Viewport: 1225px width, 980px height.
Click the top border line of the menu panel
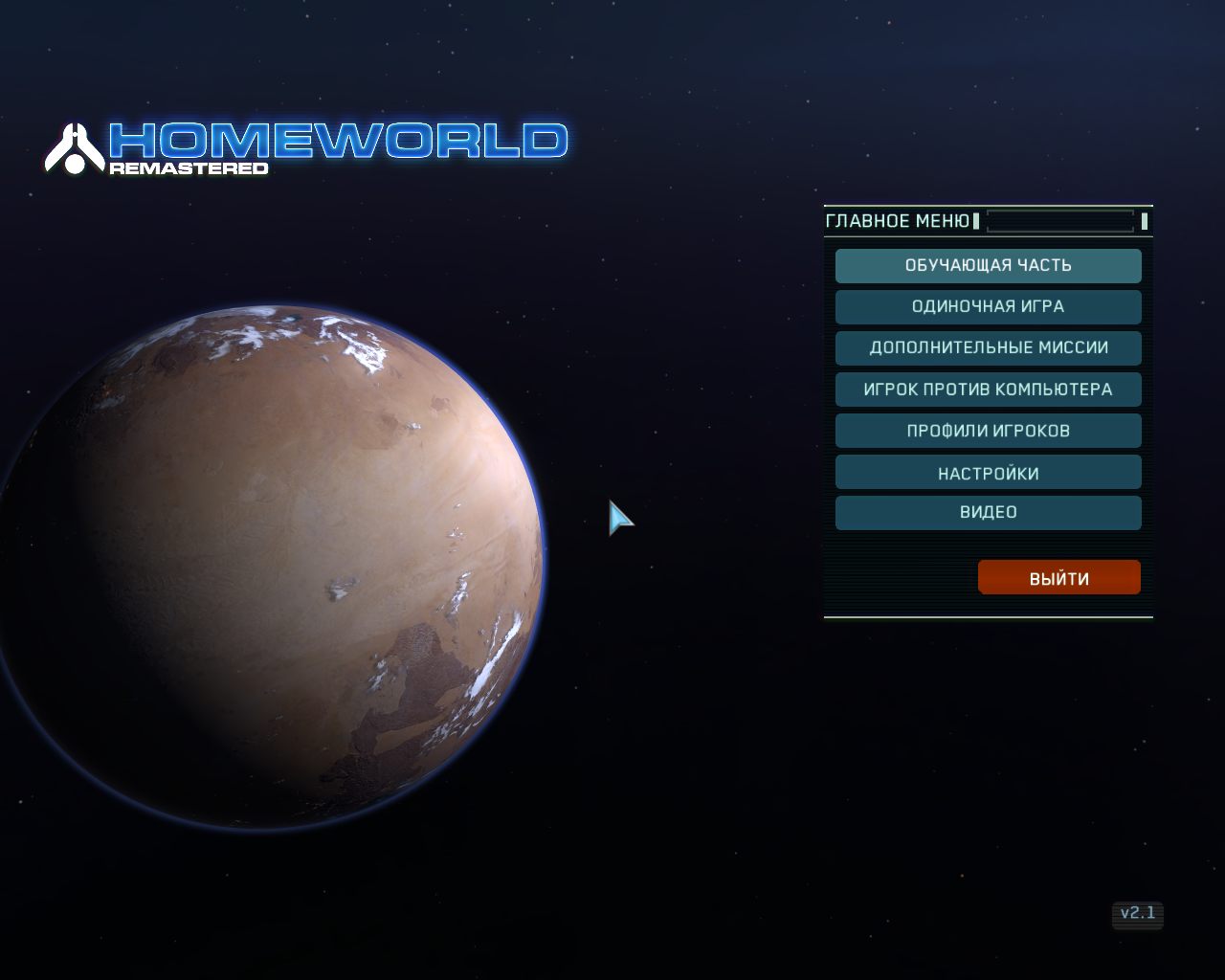(x=988, y=205)
